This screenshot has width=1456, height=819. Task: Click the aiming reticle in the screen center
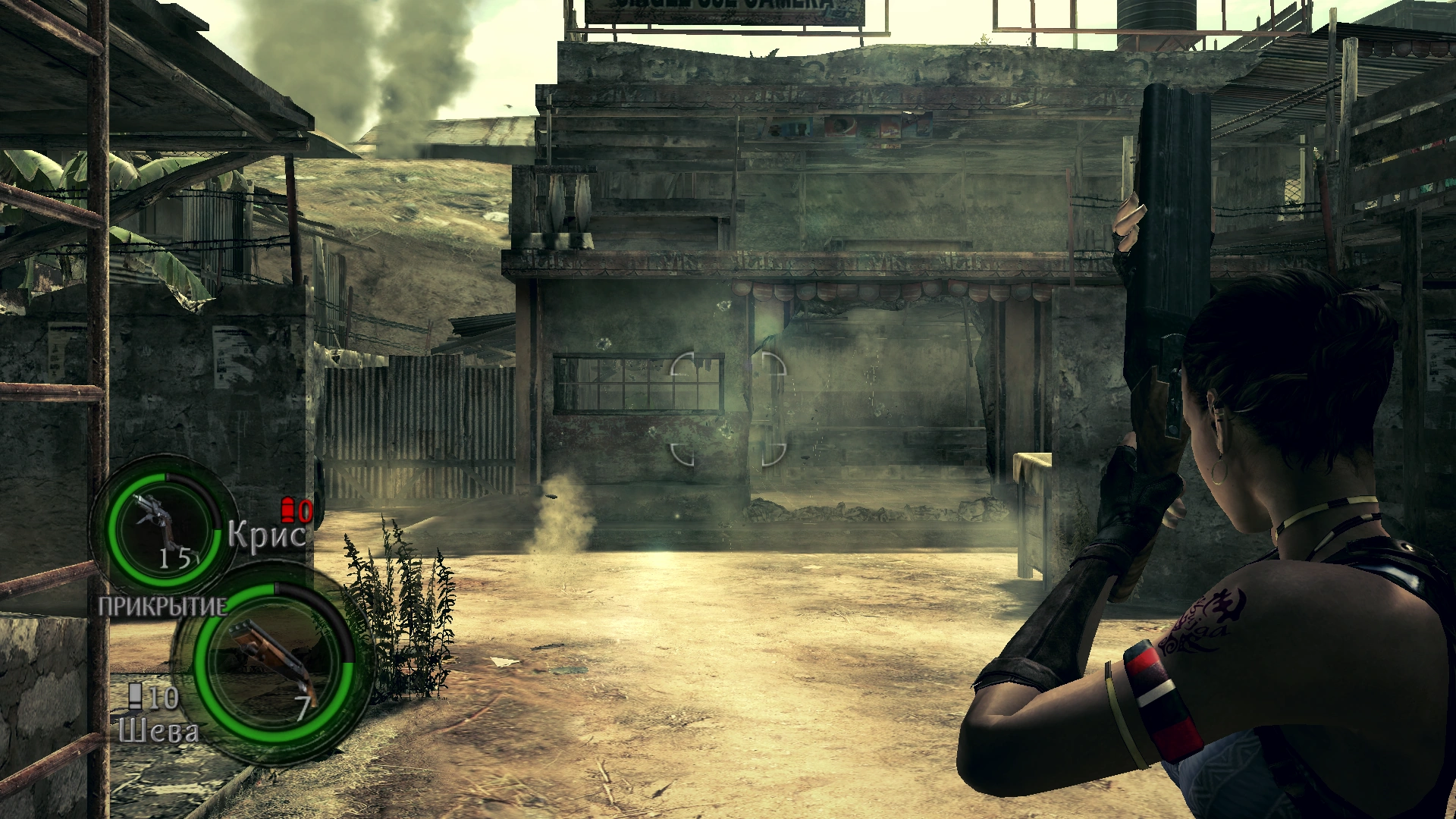pos(728,409)
